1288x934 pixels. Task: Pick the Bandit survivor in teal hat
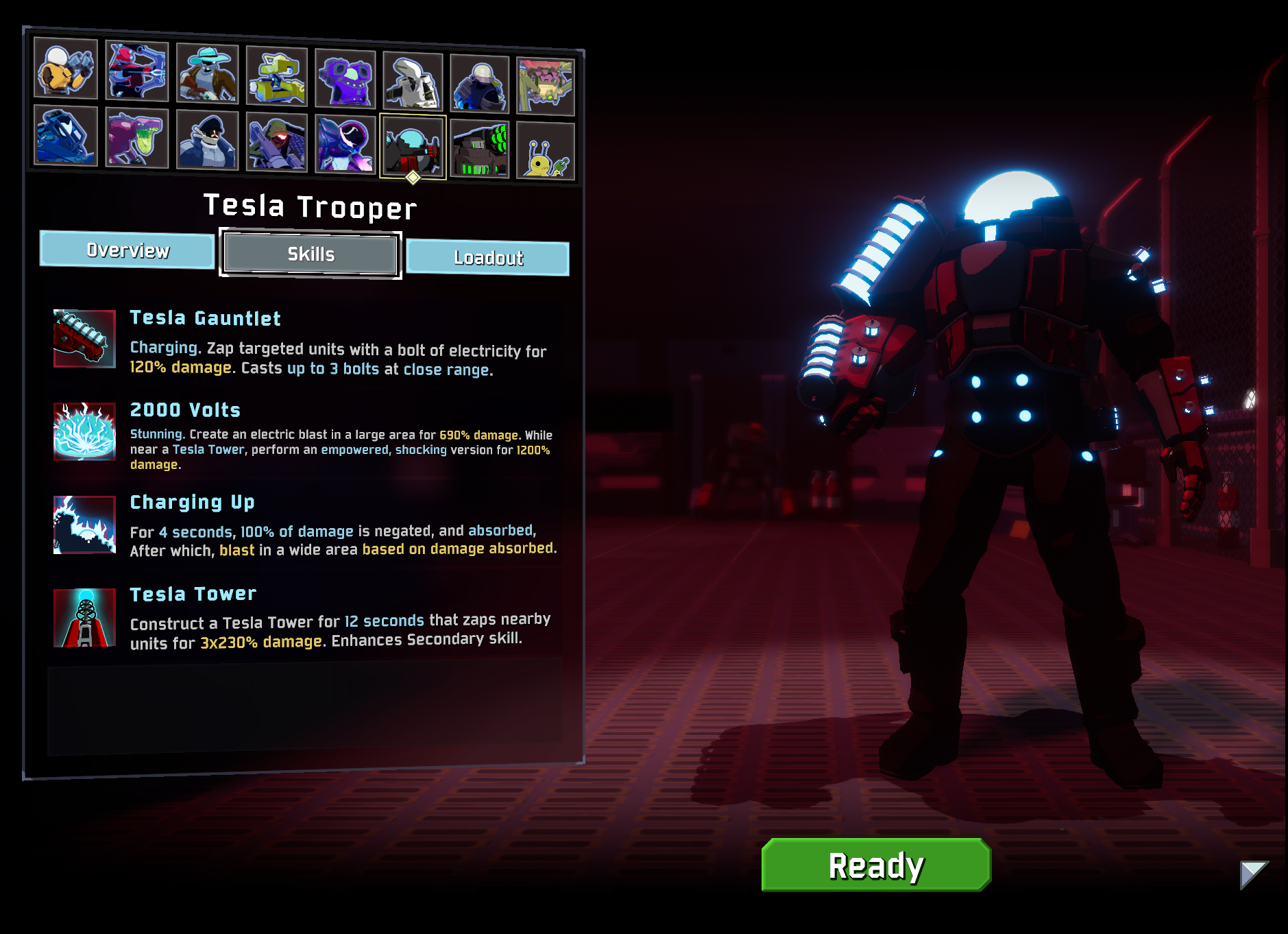(x=207, y=74)
